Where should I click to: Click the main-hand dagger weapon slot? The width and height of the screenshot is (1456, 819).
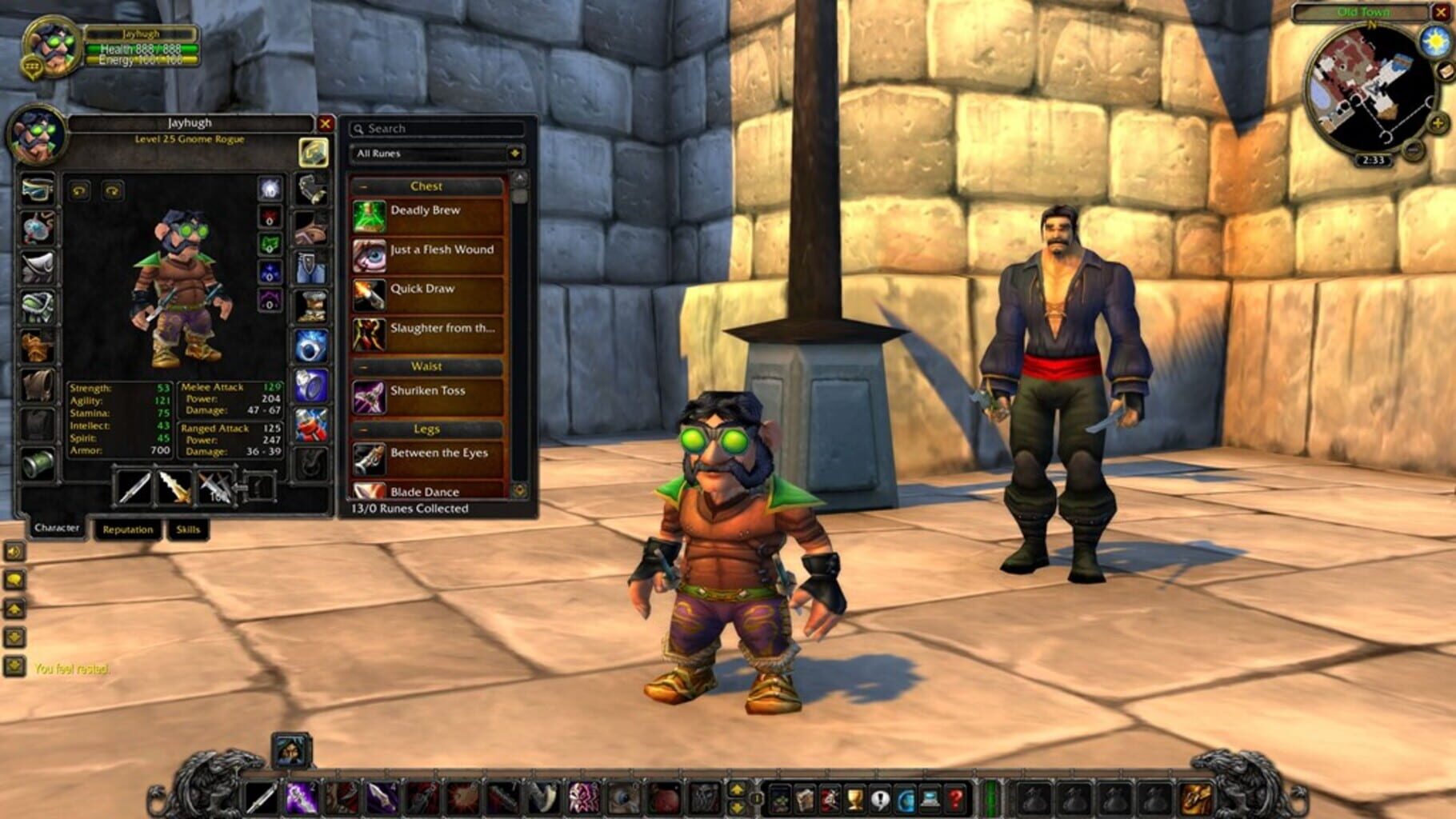tap(133, 489)
